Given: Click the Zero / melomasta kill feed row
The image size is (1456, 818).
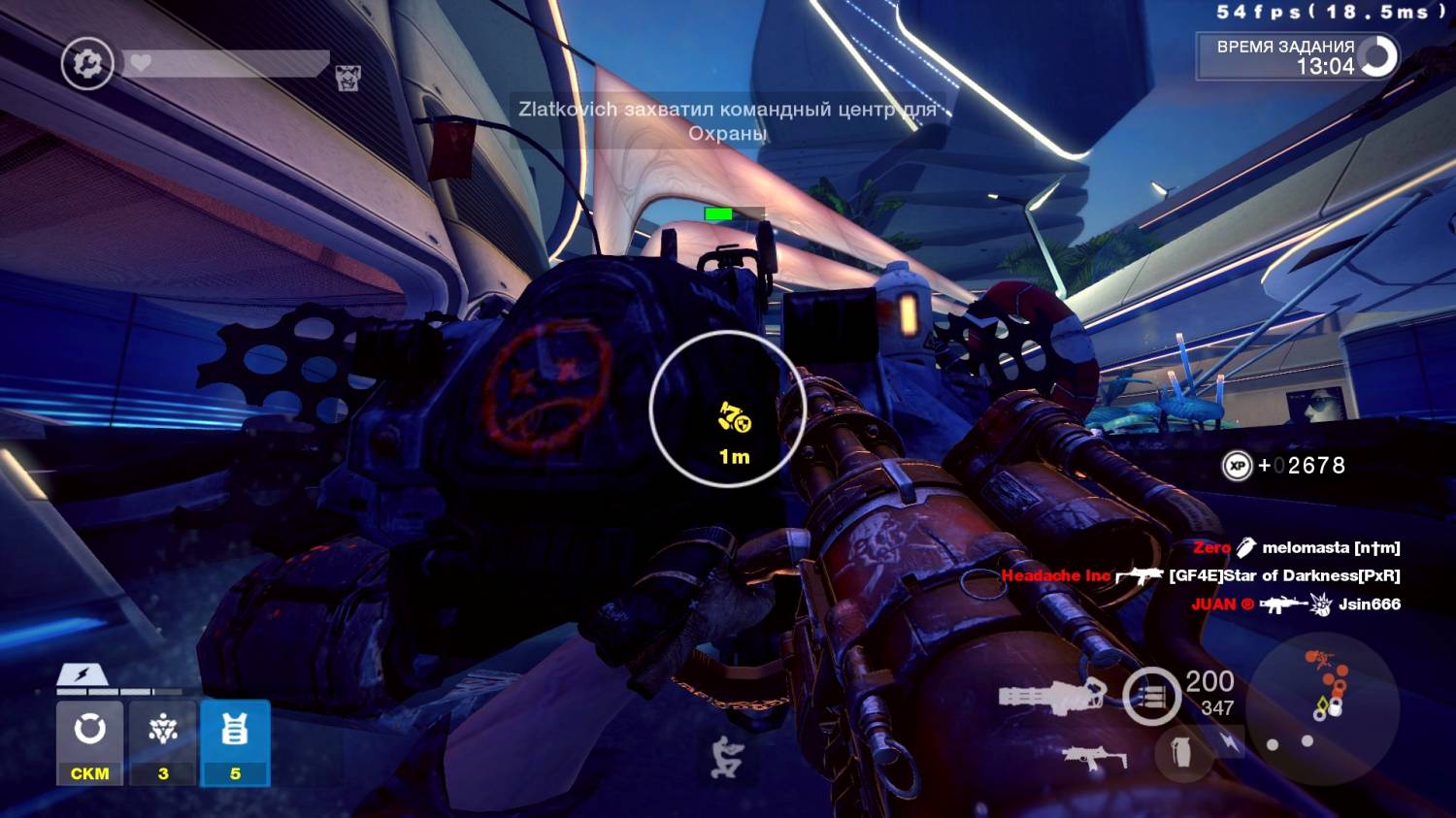Looking at the screenshot, I should [x=1297, y=548].
